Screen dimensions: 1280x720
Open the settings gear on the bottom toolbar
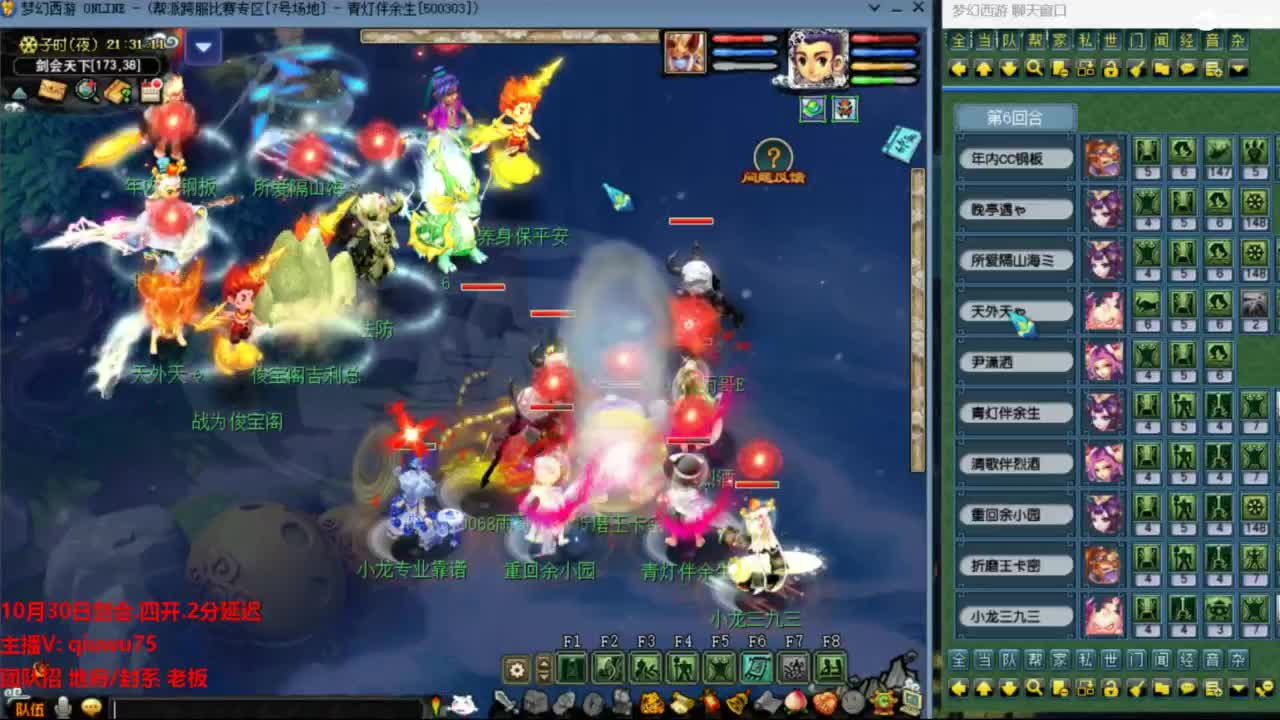(x=516, y=667)
